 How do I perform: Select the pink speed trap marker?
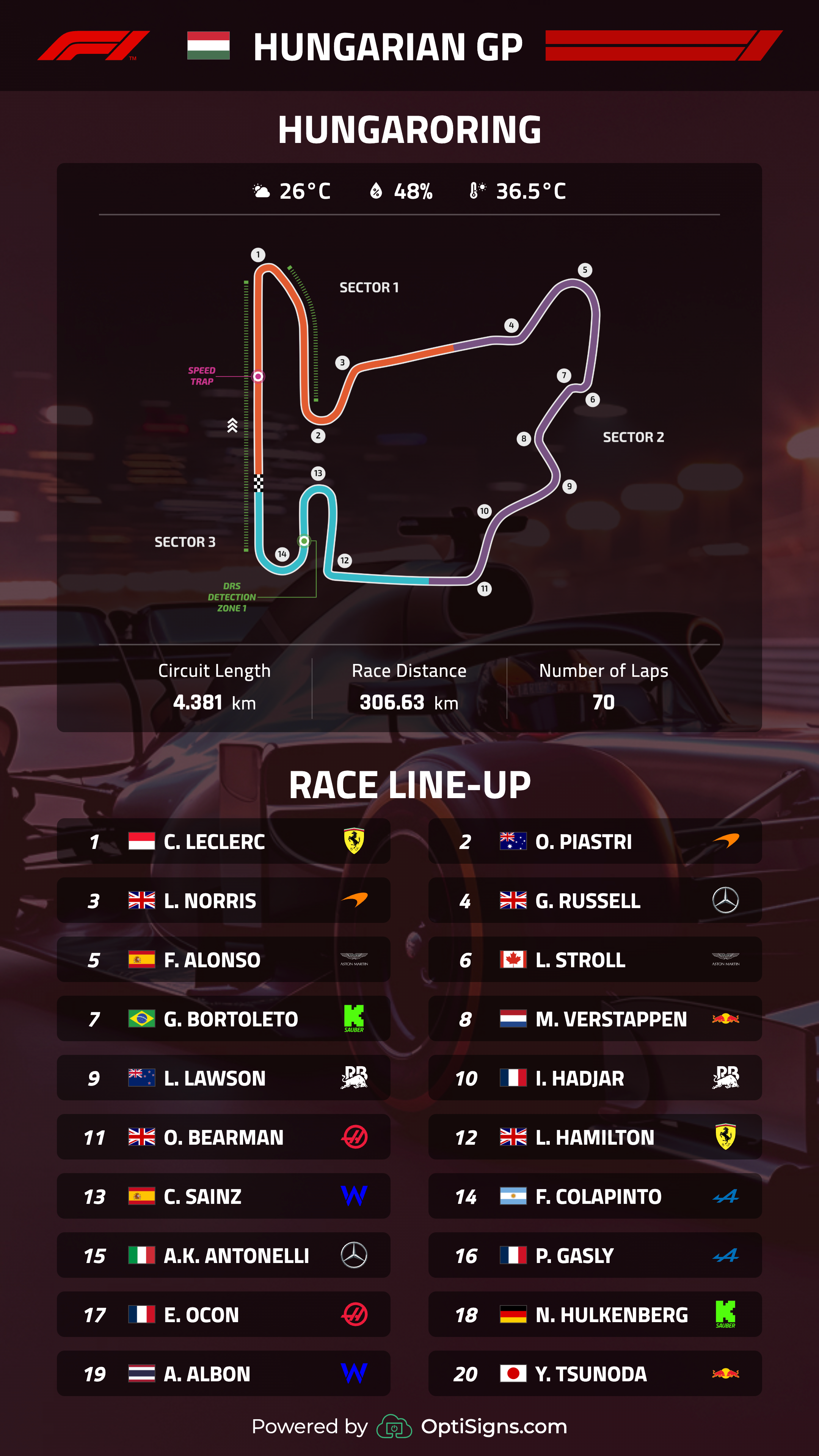pos(258,377)
